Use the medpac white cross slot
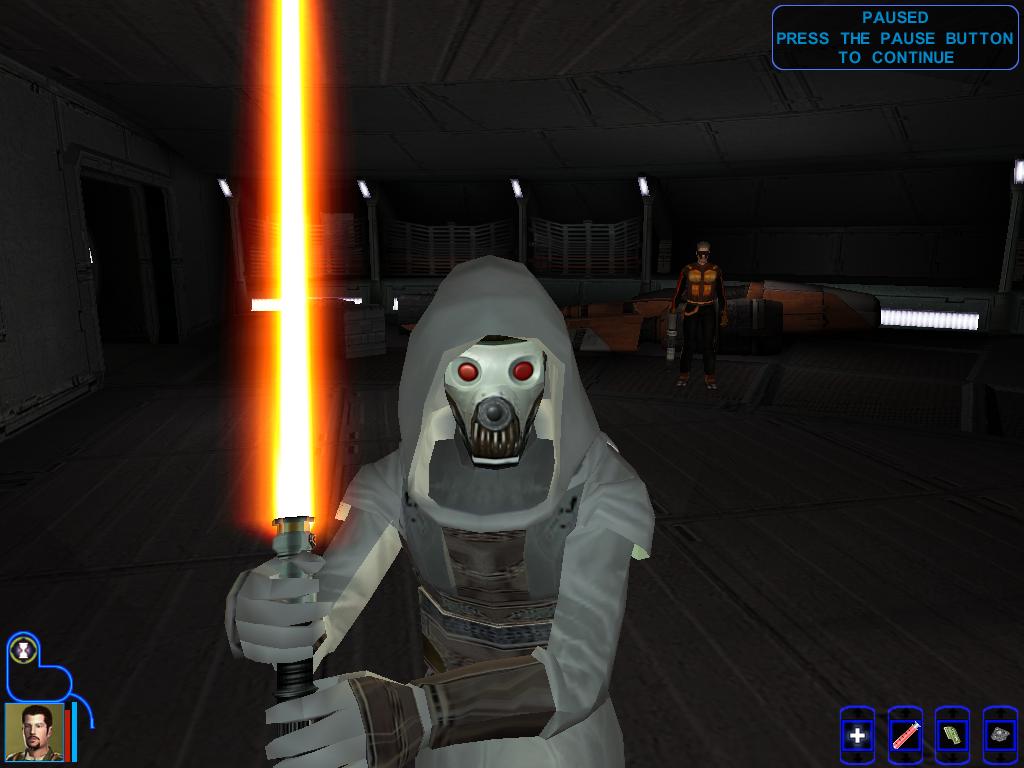1024x768 pixels. pyautogui.click(x=857, y=736)
